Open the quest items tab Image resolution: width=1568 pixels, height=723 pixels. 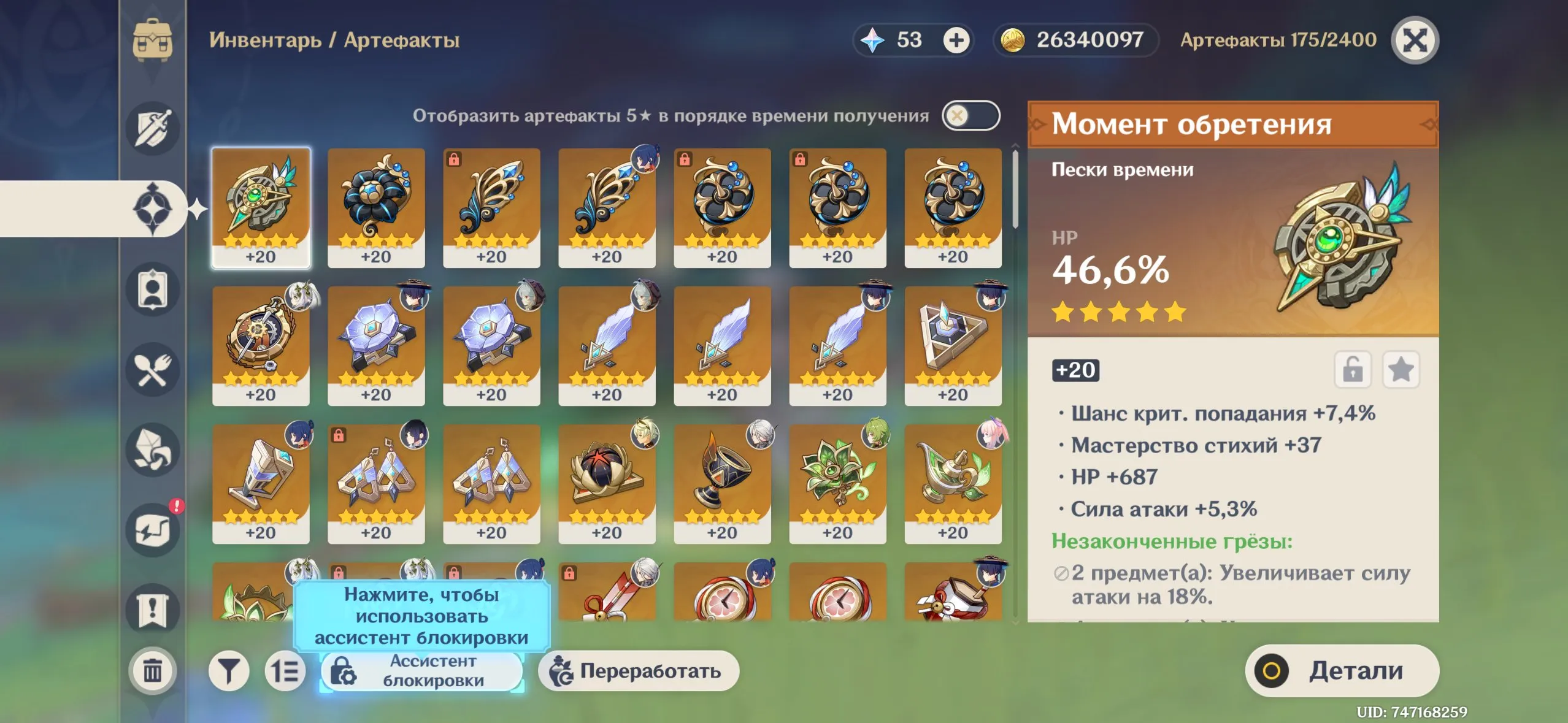[153, 610]
